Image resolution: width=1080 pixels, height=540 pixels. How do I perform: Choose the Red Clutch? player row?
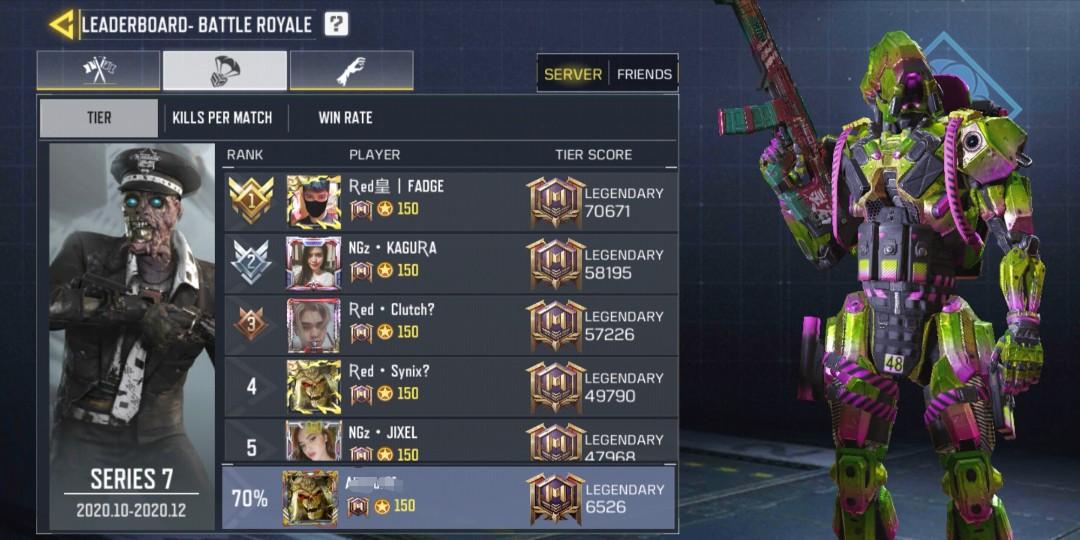point(450,325)
